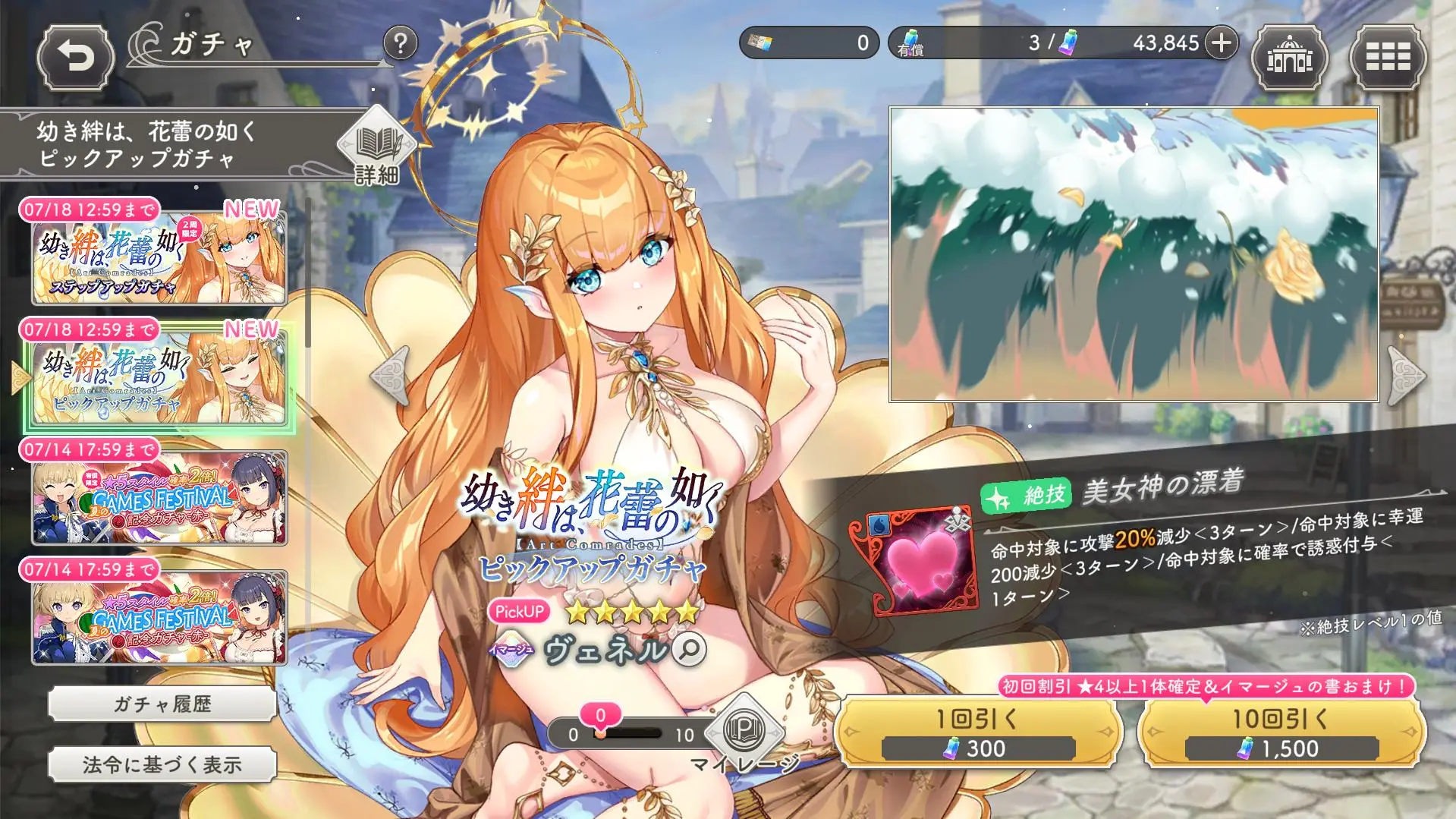Go back with the return arrow button
Image resolution: width=1456 pixels, height=819 pixels.
[75, 58]
